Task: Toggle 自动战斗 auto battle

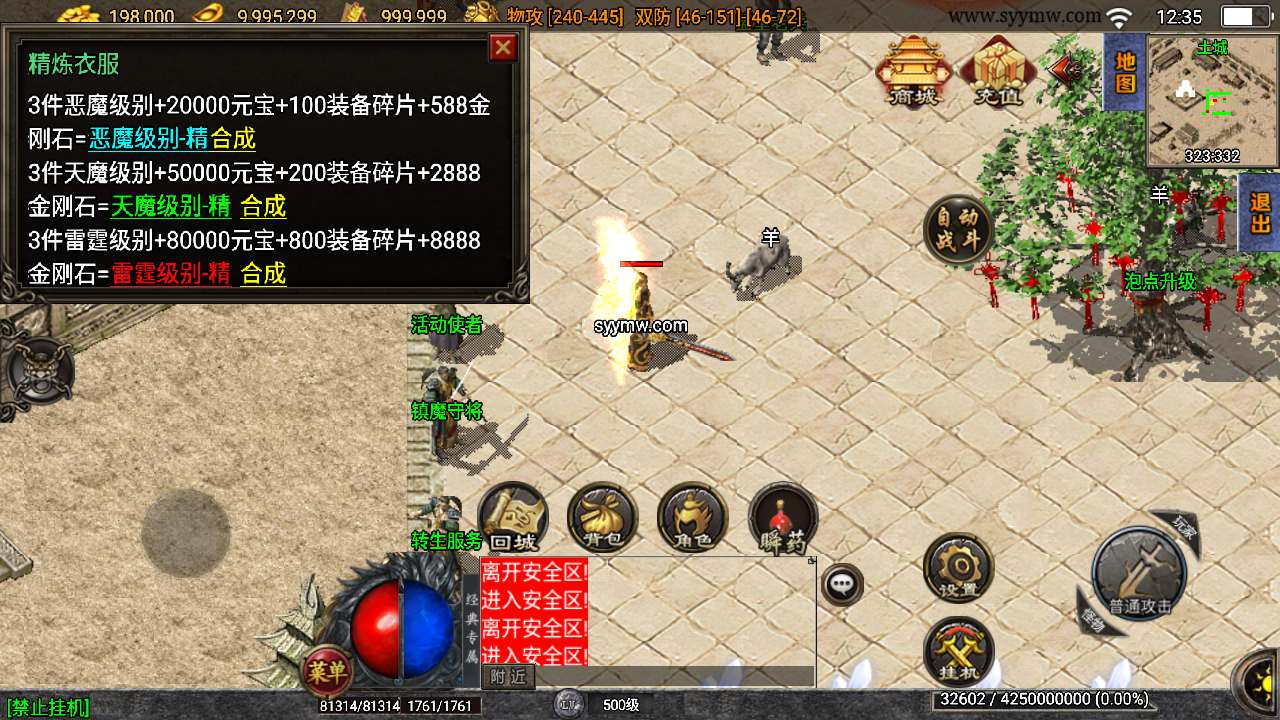Action: pyautogui.click(x=958, y=230)
